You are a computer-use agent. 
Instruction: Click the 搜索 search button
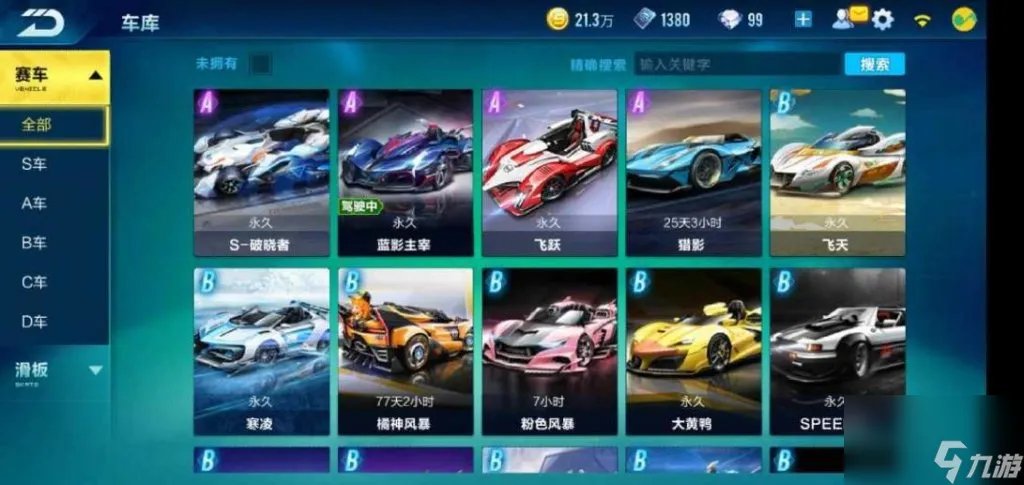(874, 64)
